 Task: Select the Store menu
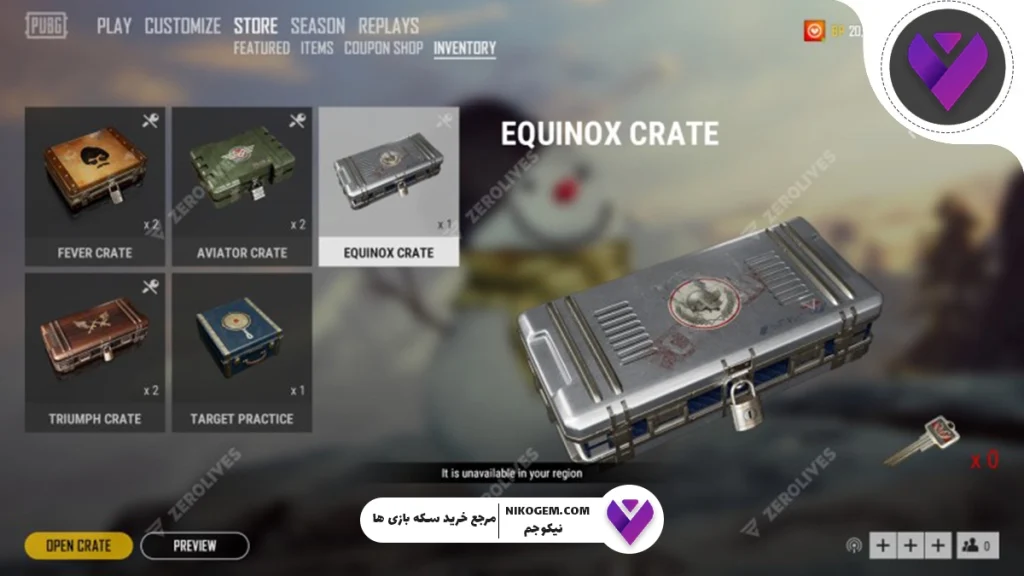[256, 26]
